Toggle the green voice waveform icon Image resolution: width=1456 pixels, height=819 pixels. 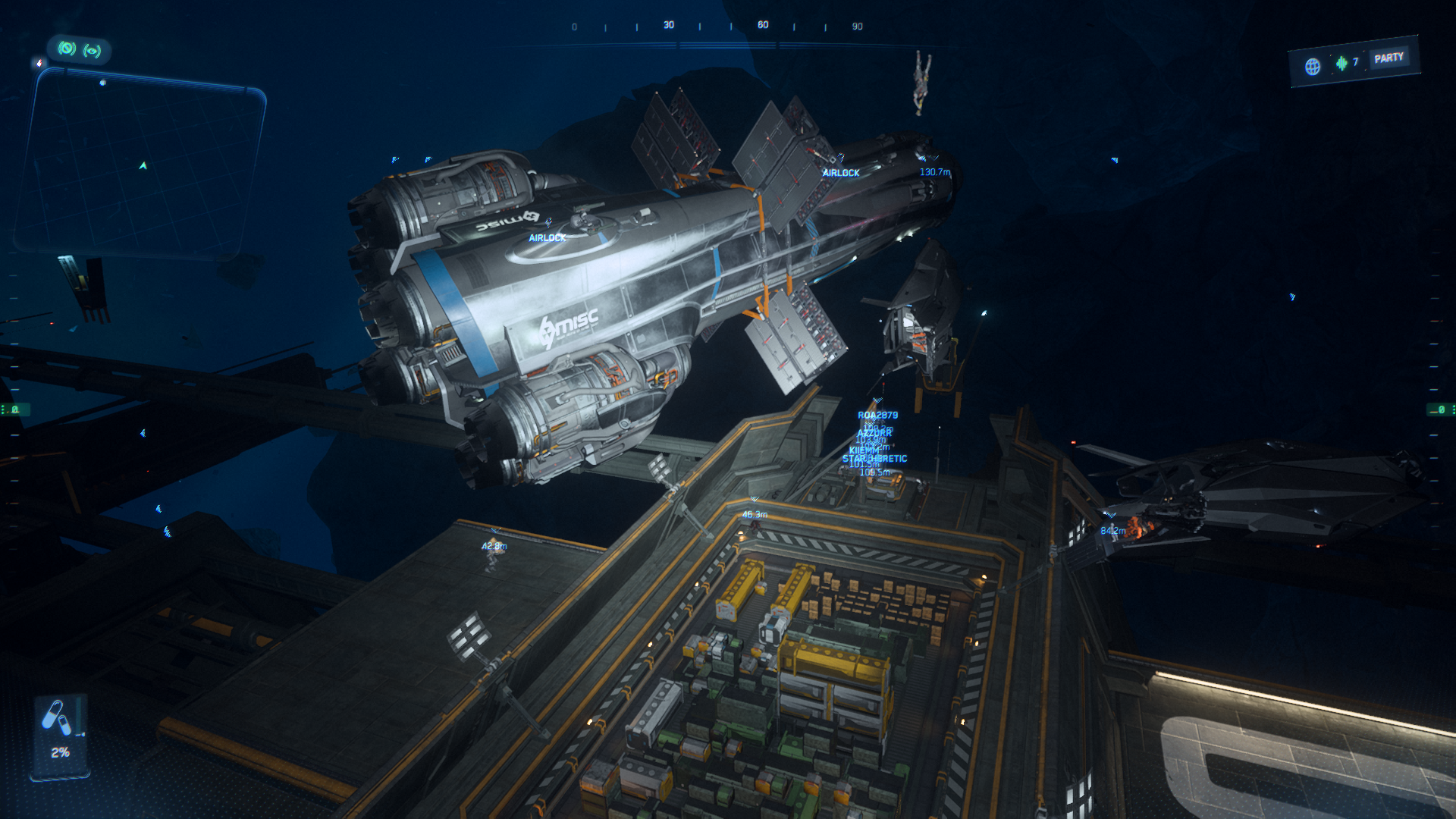point(1341,63)
